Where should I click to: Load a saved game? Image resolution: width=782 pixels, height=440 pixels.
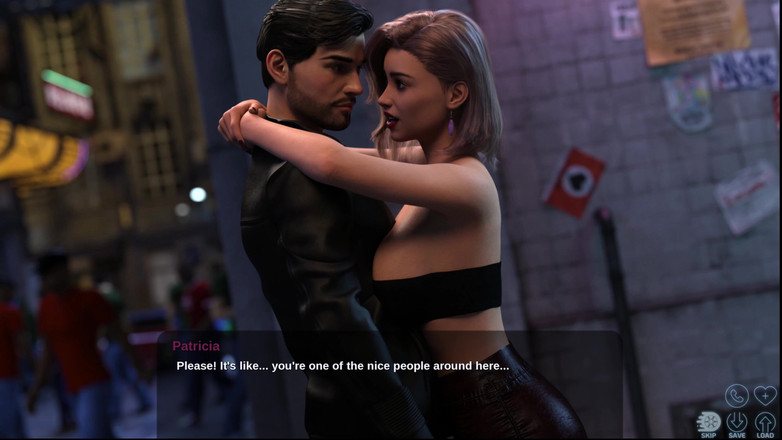point(765,423)
